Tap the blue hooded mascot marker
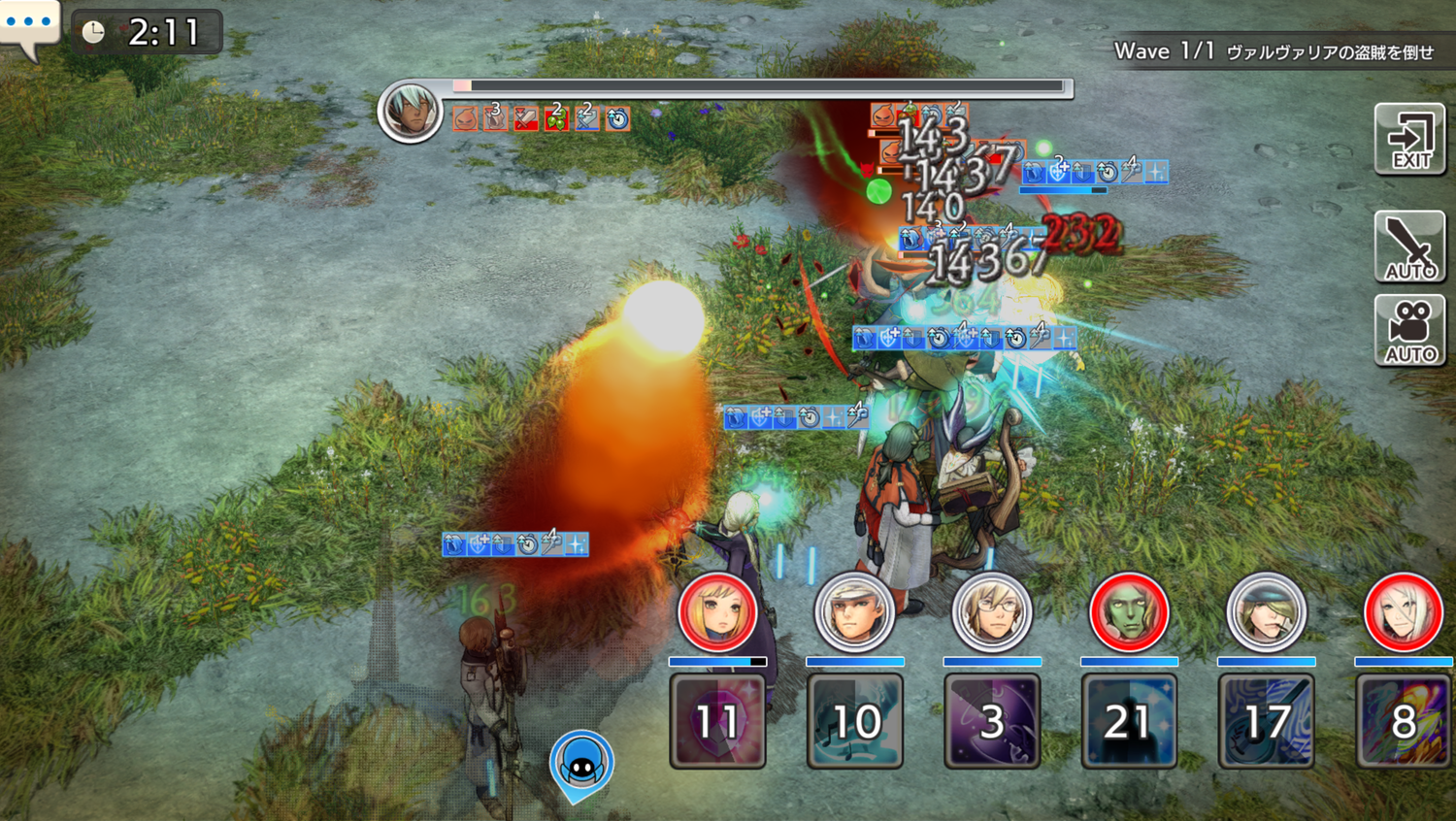Viewport: 1456px width, 821px height. pyautogui.click(x=581, y=764)
